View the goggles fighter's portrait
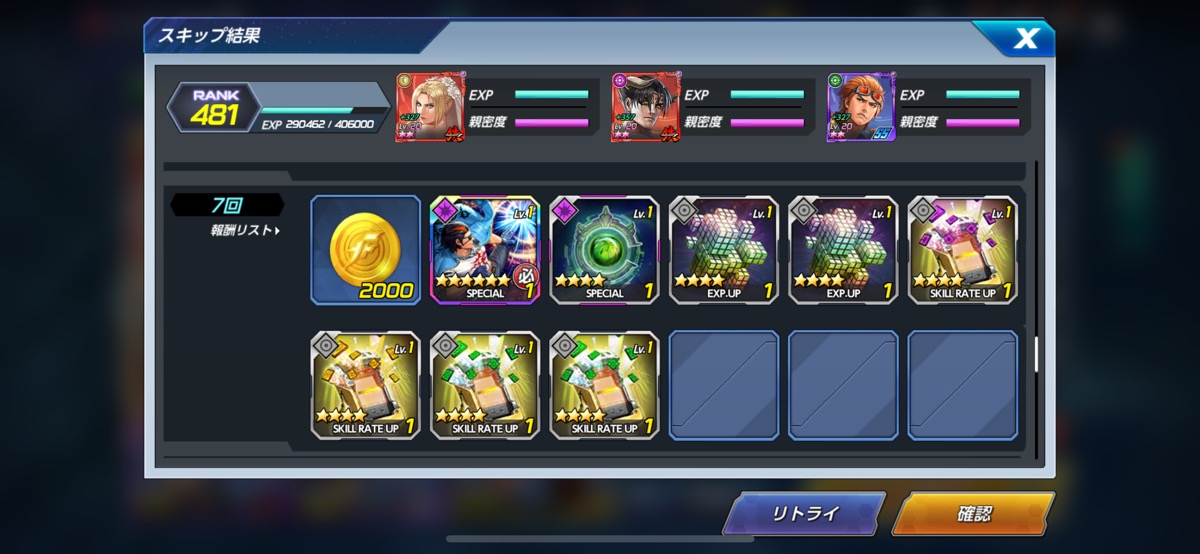Screen dimensions: 1200x554 (x=861, y=107)
